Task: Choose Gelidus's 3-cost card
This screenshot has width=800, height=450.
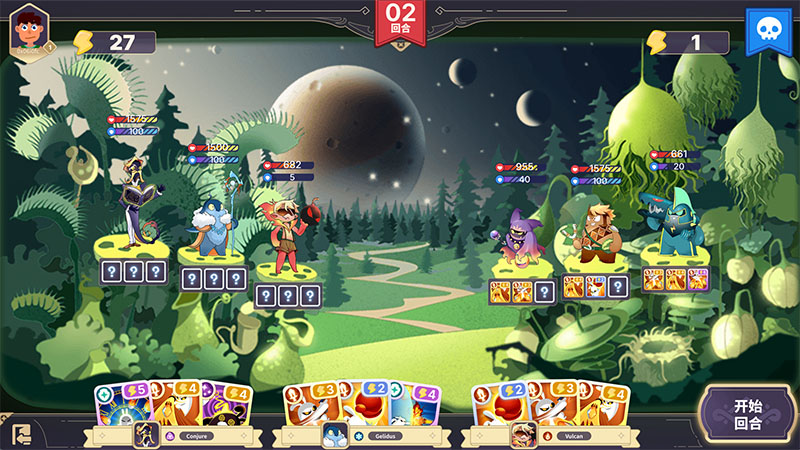Action: 306,402
